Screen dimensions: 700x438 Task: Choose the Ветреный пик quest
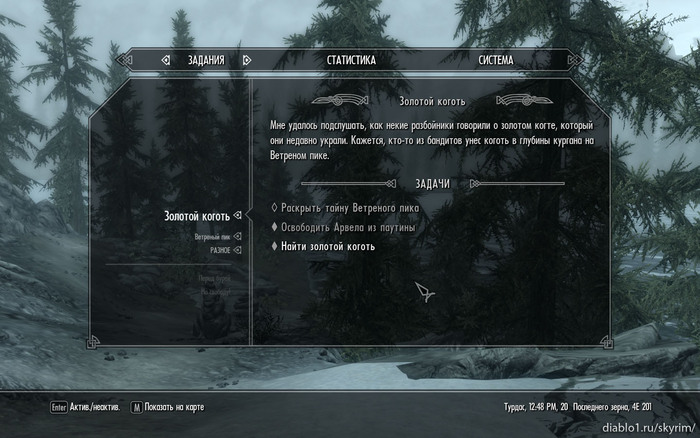pyautogui.click(x=212, y=237)
